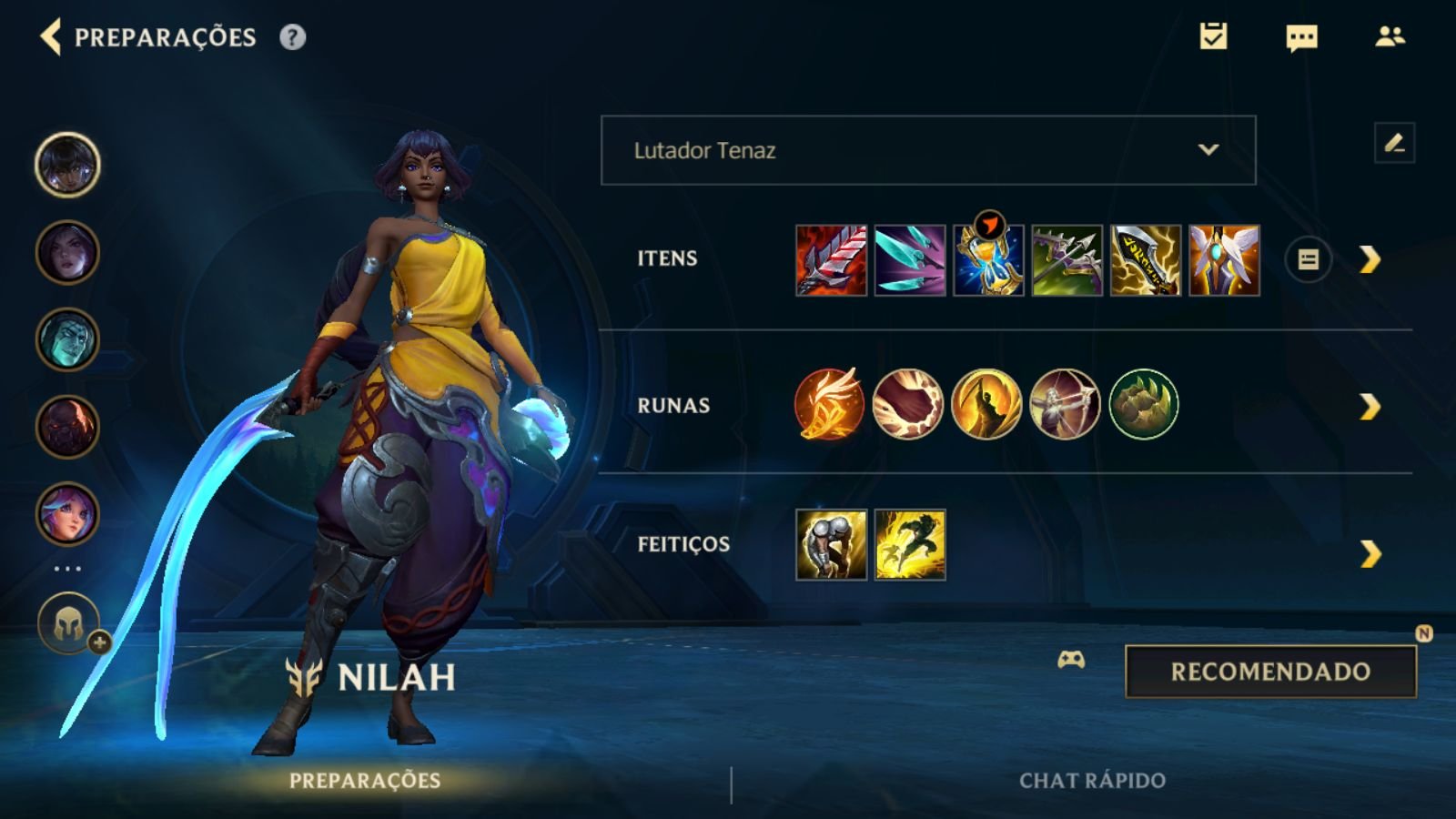This screenshot has width=1456, height=819.
Task: Select the Ghost summoner spell icon
Action: [908, 547]
